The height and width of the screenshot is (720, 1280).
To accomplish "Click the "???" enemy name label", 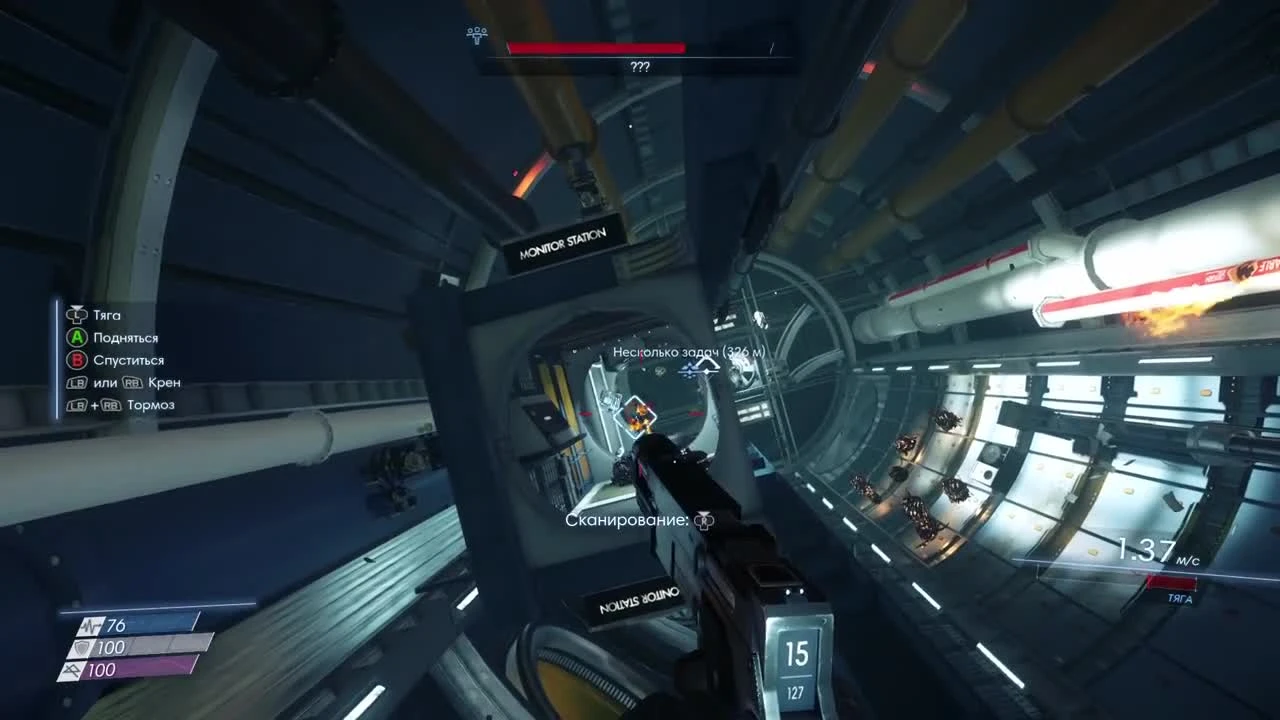I will pyautogui.click(x=640, y=66).
